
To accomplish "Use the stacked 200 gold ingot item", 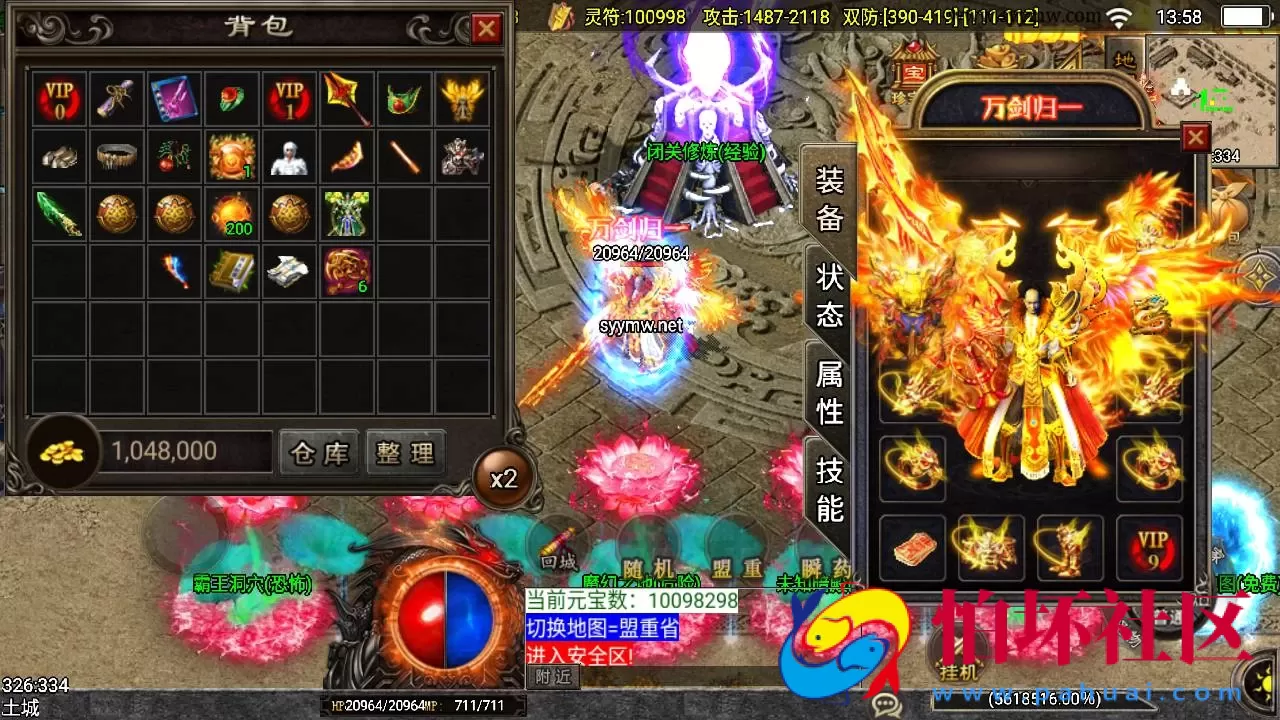I will tap(232, 214).
